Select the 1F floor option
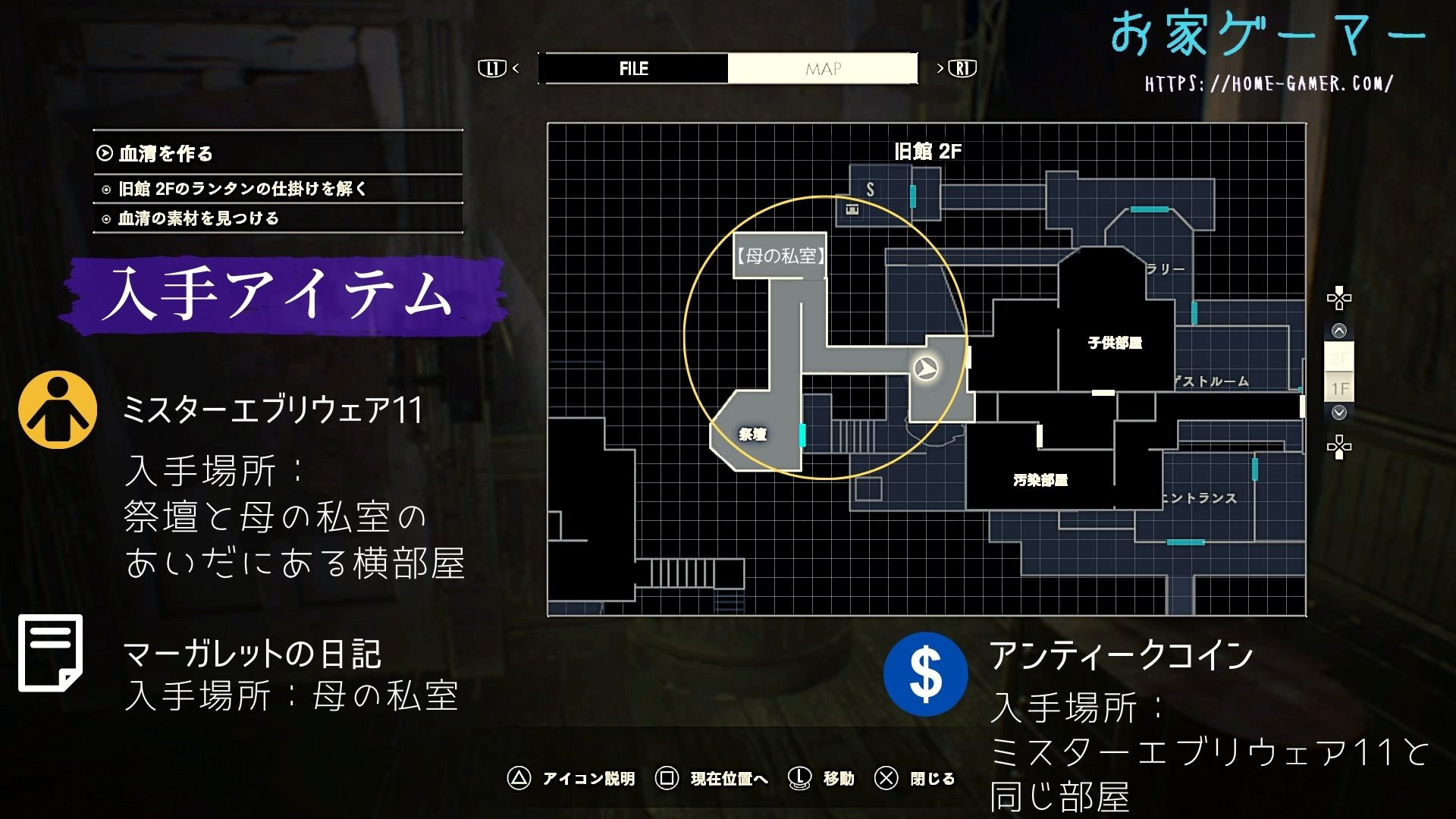The width and height of the screenshot is (1456, 819). (x=1341, y=387)
